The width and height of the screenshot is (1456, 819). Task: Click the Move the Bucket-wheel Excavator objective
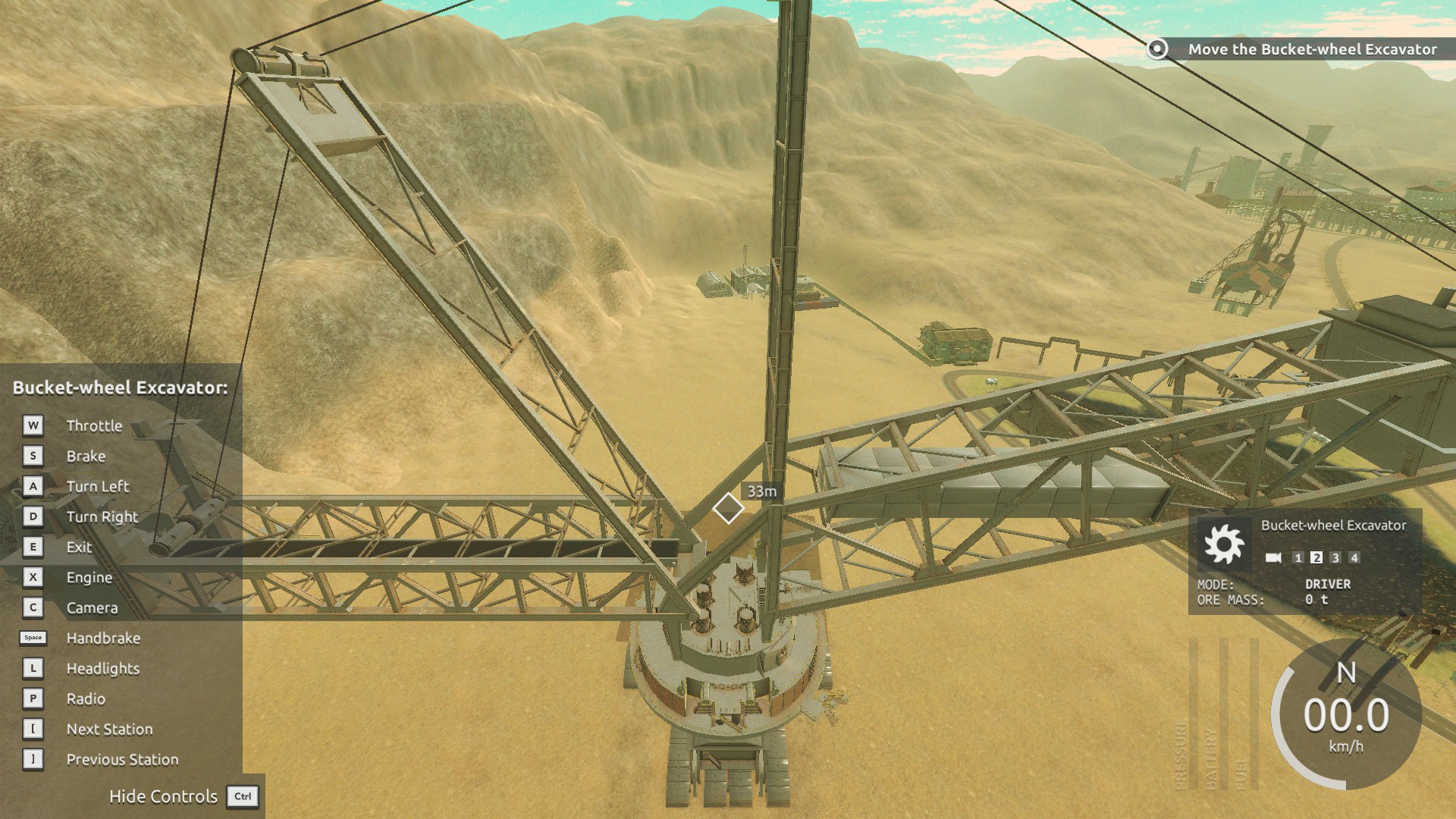coord(1311,49)
